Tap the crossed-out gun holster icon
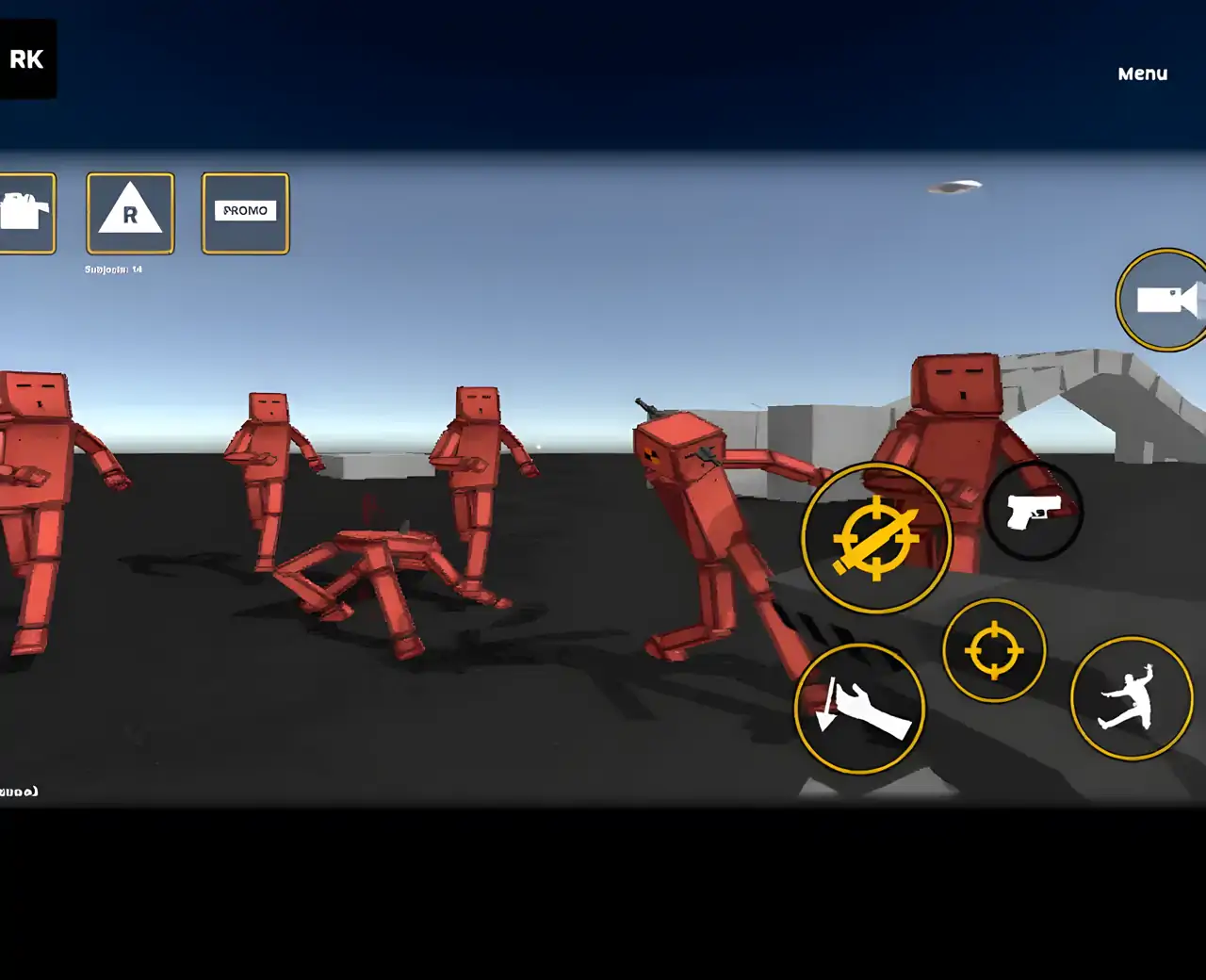The width and height of the screenshot is (1206, 980). [x=875, y=537]
